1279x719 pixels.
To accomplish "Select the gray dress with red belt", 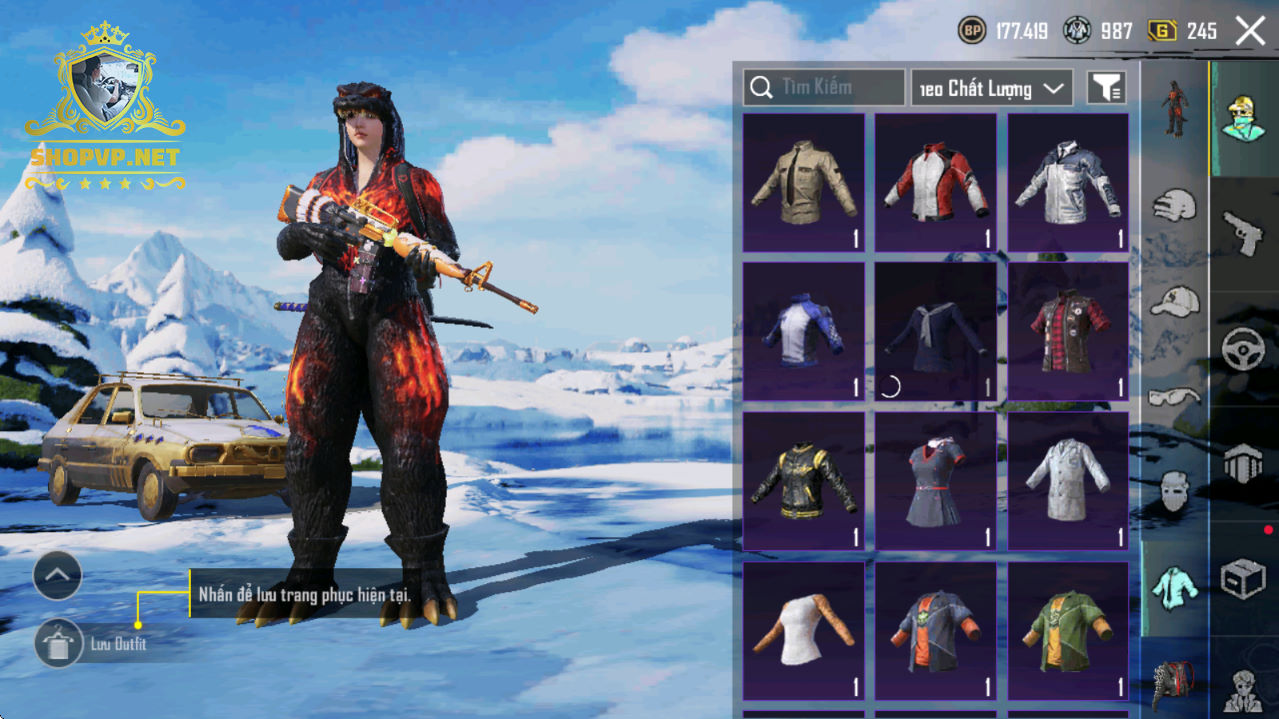I will coord(935,481).
